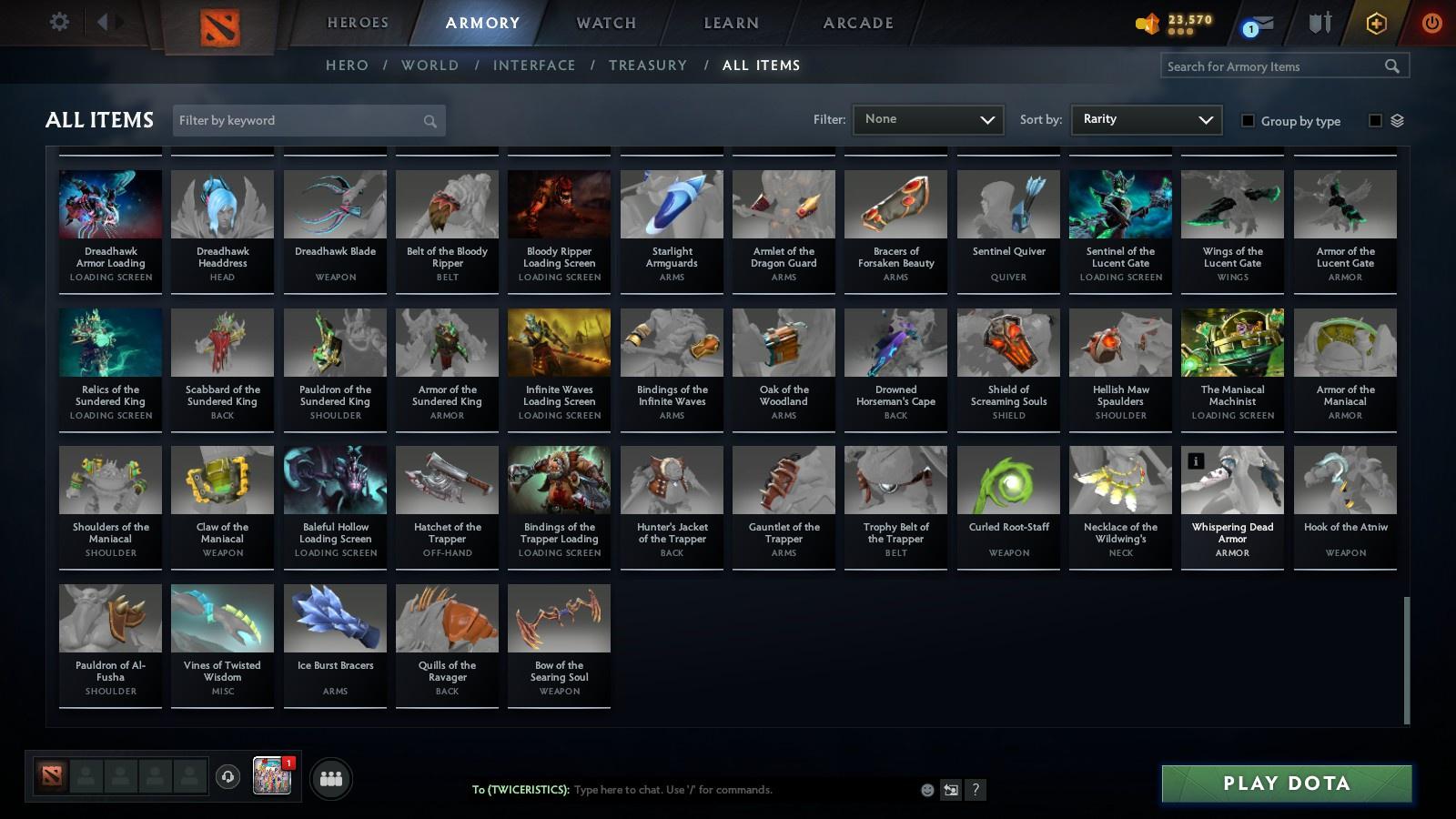Viewport: 1456px width, 819px height.
Task: Toggle the layers checkbox beside Group by type
Action: click(1376, 118)
